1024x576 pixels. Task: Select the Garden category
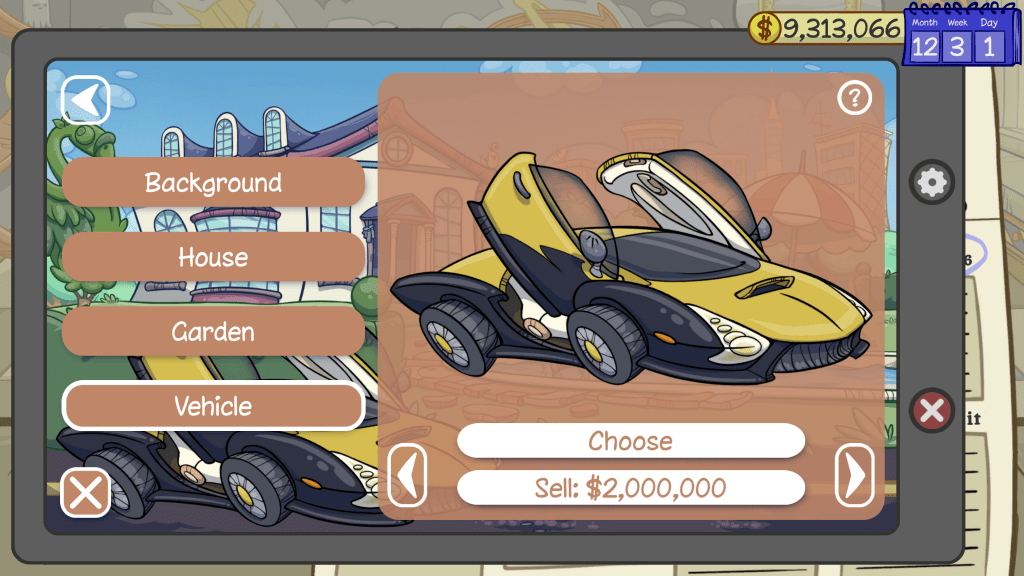213,331
